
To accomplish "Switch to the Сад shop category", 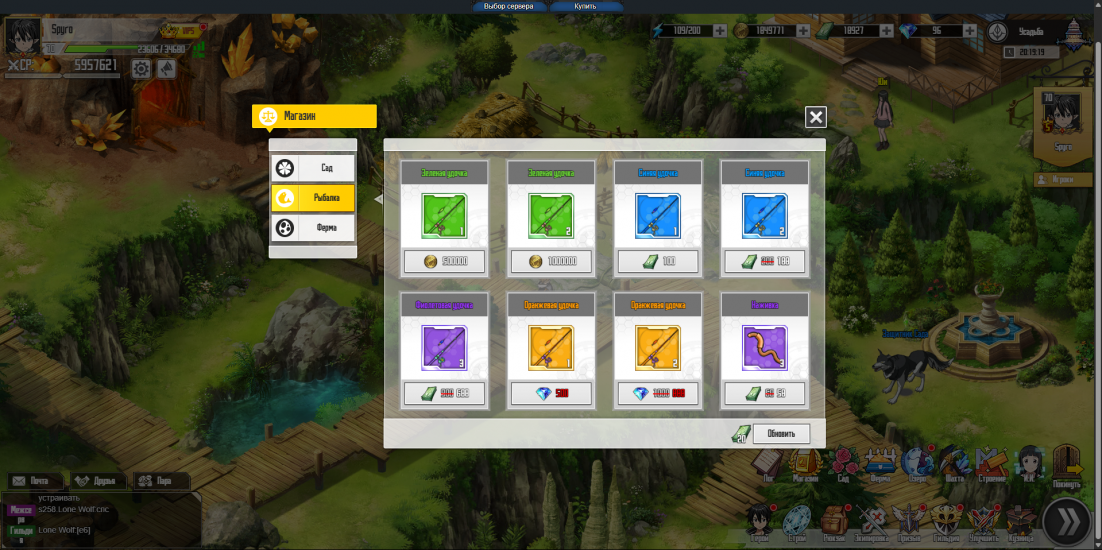I will click(x=313, y=168).
